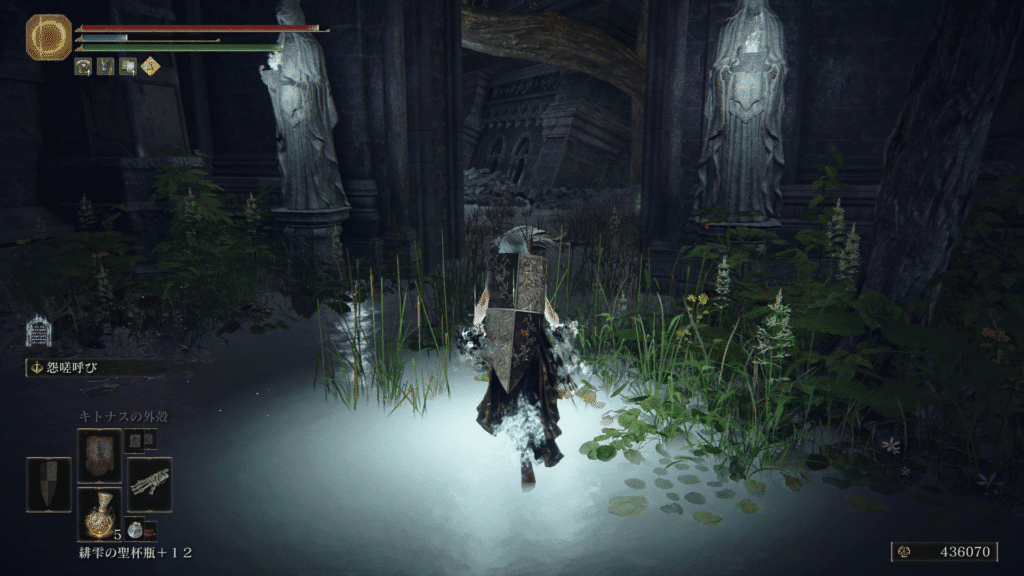The width and height of the screenshot is (1024, 576).
Task: Choose the キトナスの外殻 spell slot
Action: pos(99,456)
